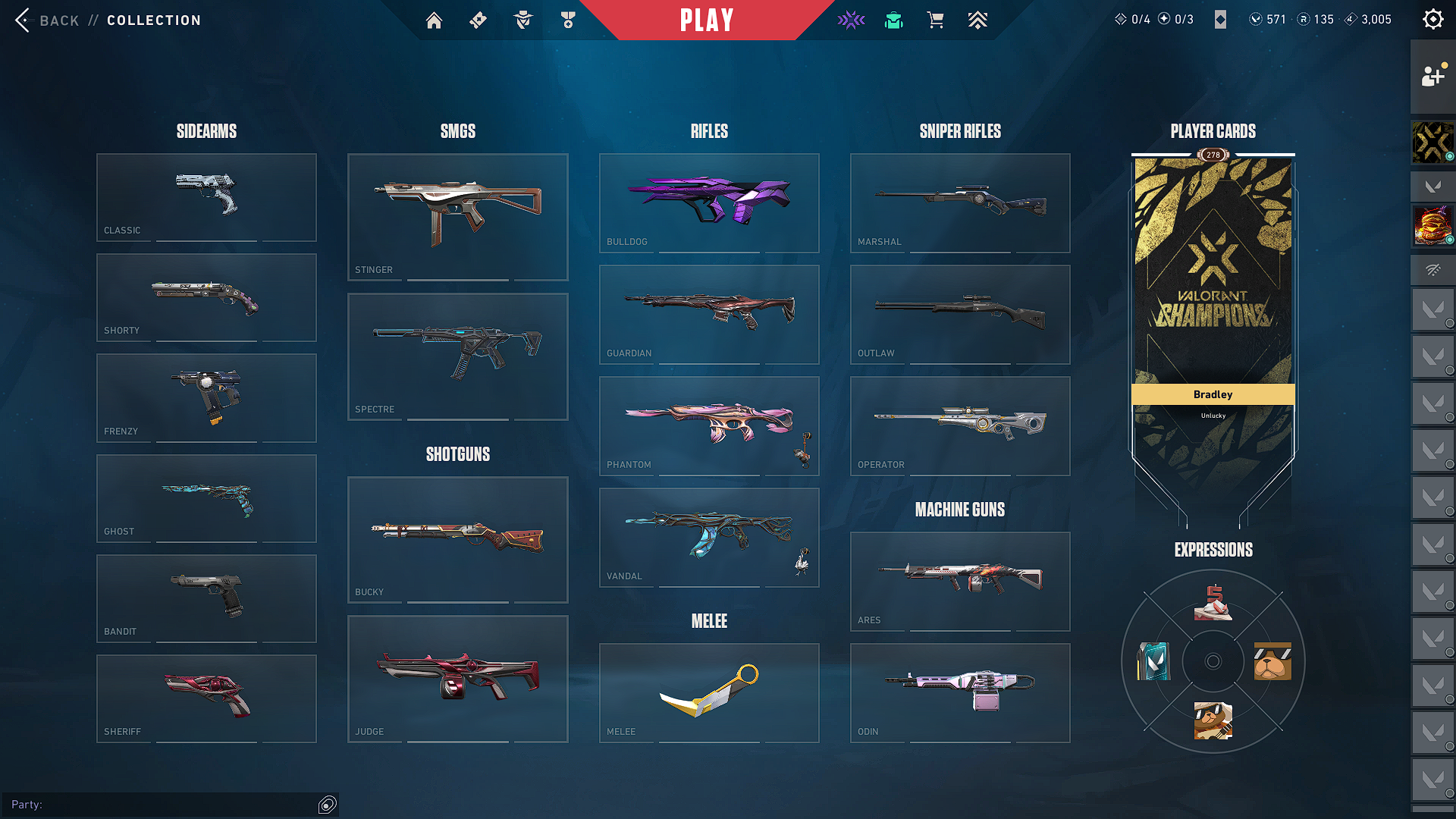Select the Phantom rifle tile
The width and height of the screenshot is (1456, 819).
(709, 425)
